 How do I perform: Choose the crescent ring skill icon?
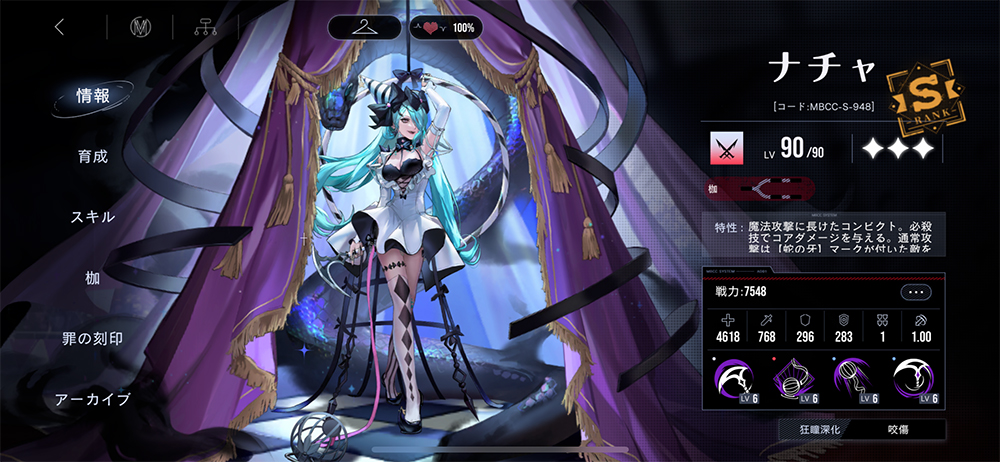[913, 379]
